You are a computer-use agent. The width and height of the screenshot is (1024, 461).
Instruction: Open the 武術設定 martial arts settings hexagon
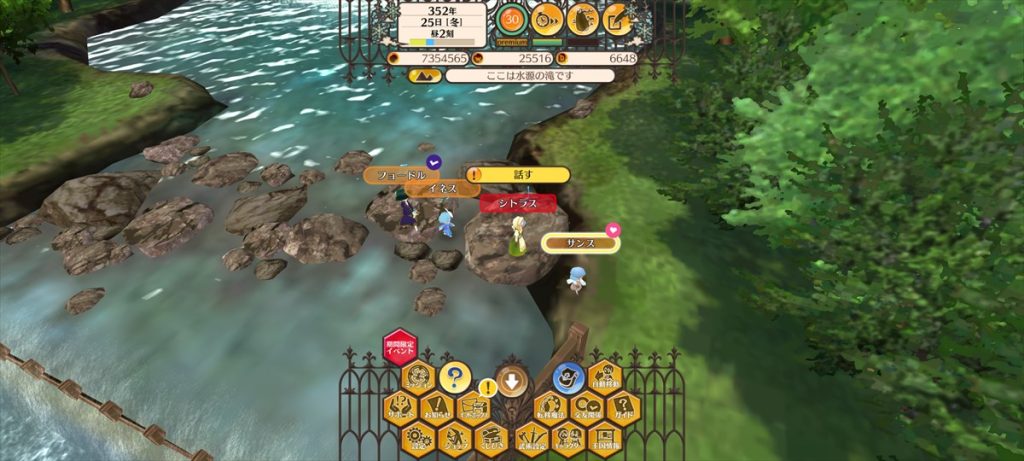point(530,438)
